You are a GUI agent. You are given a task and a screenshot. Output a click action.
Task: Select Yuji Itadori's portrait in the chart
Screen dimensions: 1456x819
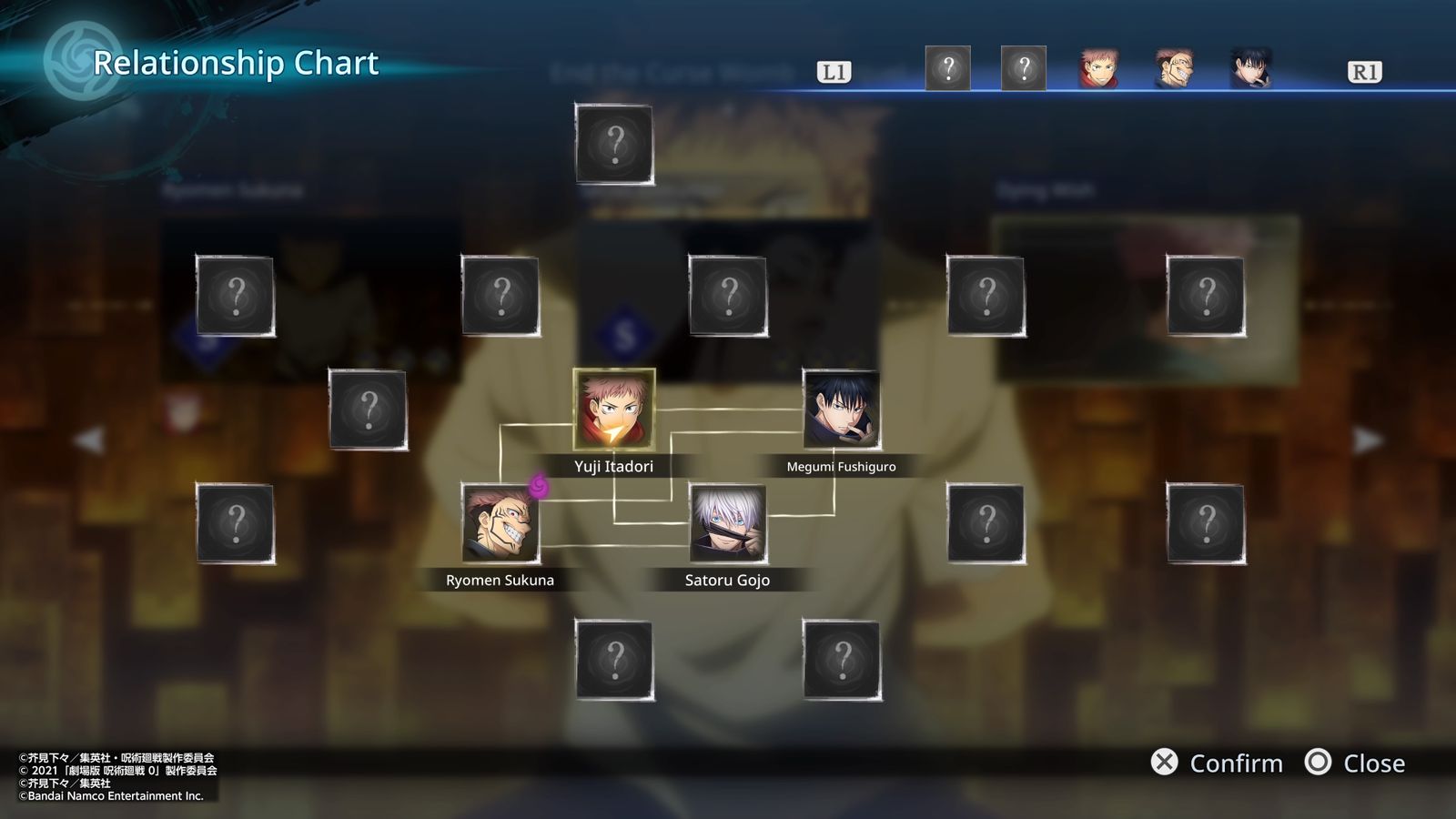613,409
